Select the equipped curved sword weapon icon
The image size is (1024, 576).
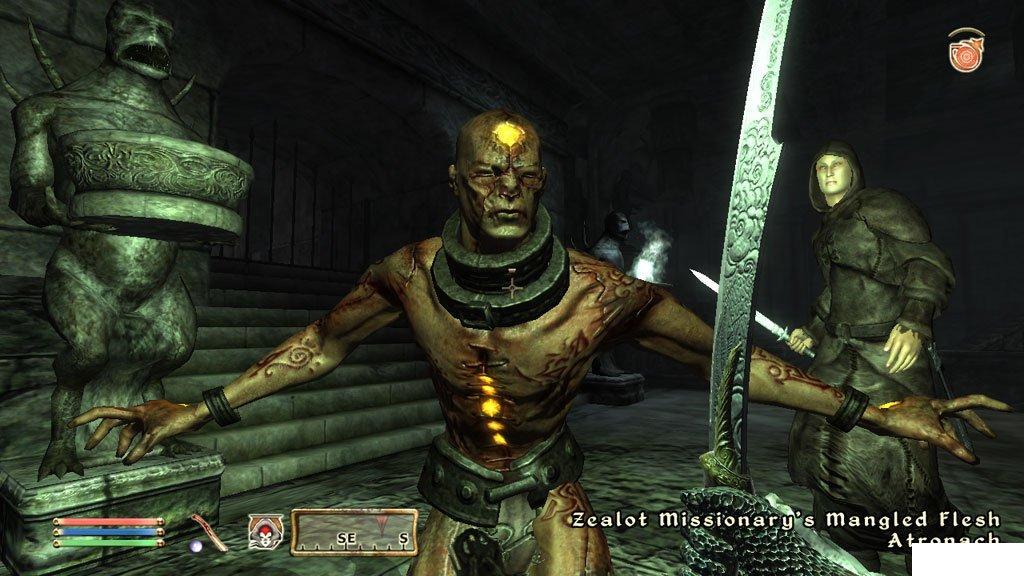click(x=205, y=531)
